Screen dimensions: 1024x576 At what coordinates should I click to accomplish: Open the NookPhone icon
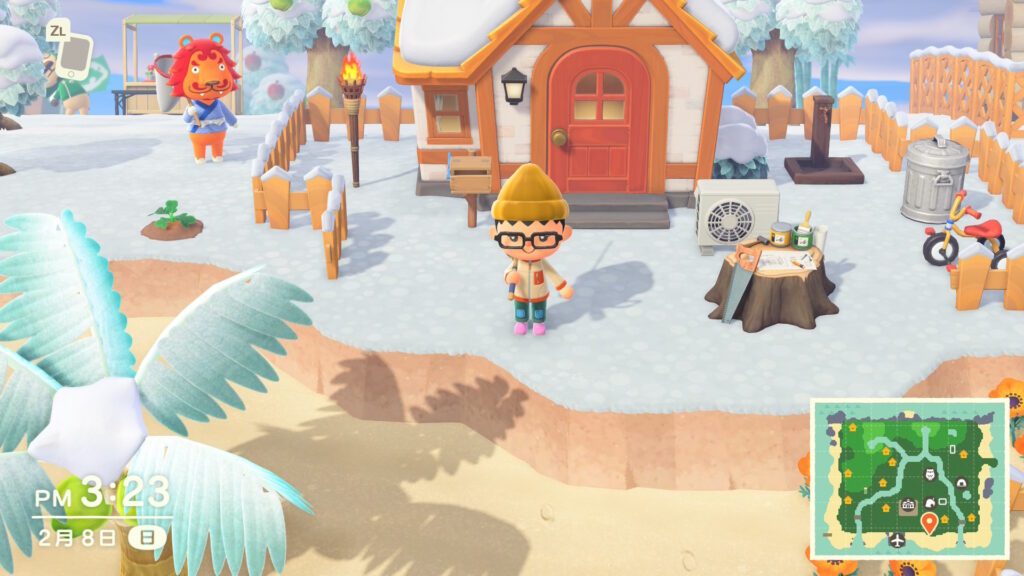(x=73, y=57)
